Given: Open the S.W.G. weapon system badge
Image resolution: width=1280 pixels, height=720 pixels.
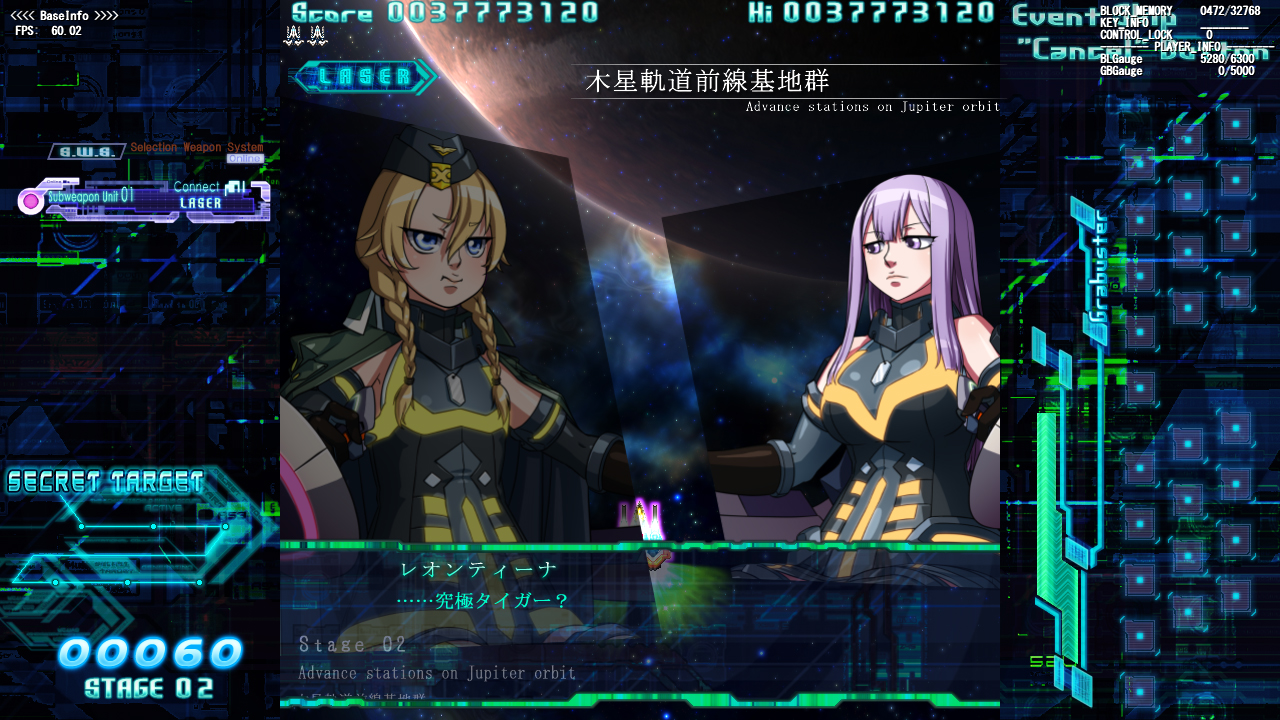Looking at the screenshot, I should [x=85, y=150].
